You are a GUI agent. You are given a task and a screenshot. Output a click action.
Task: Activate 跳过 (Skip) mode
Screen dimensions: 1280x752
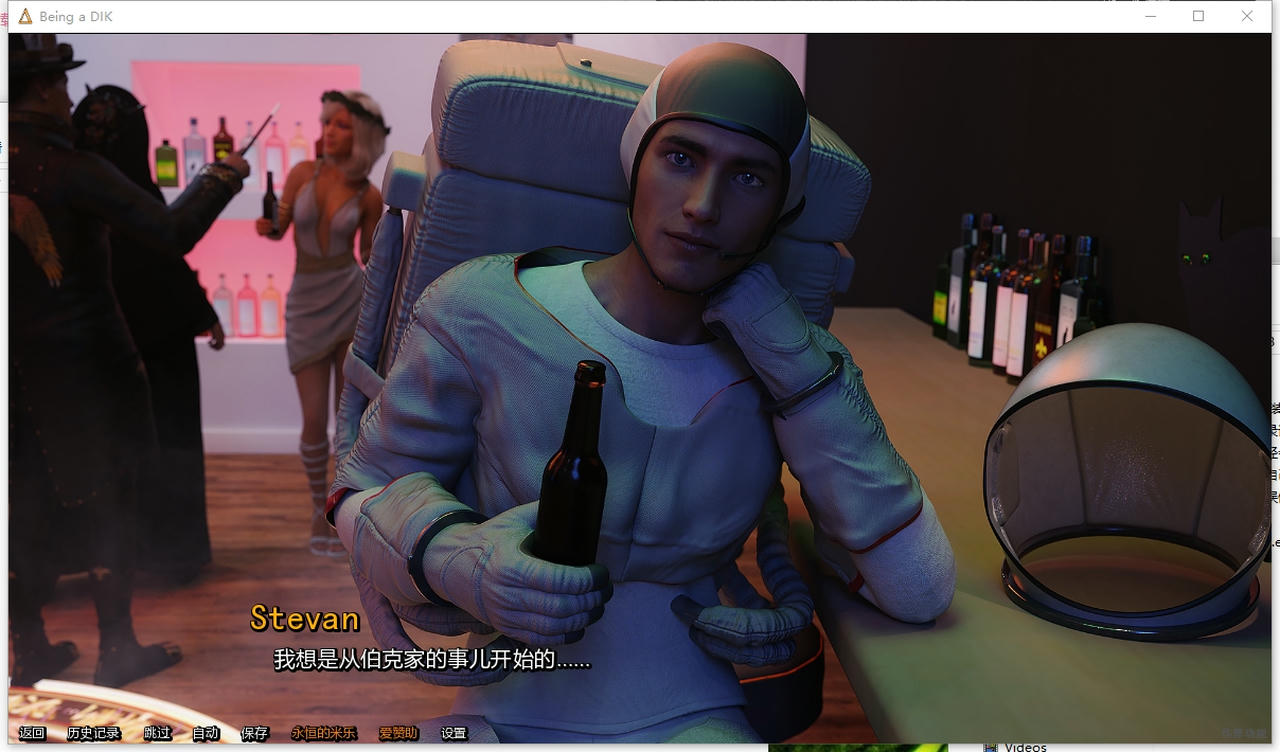(157, 733)
